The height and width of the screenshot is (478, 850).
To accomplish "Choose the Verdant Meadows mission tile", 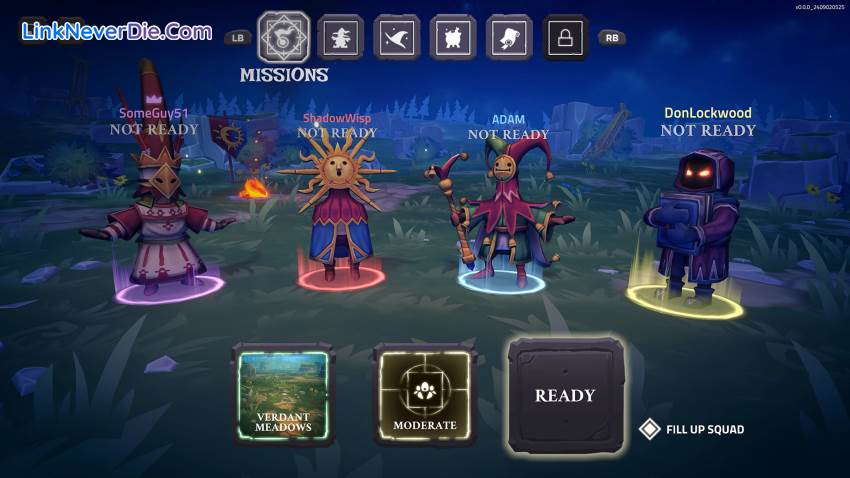I will pos(283,394).
